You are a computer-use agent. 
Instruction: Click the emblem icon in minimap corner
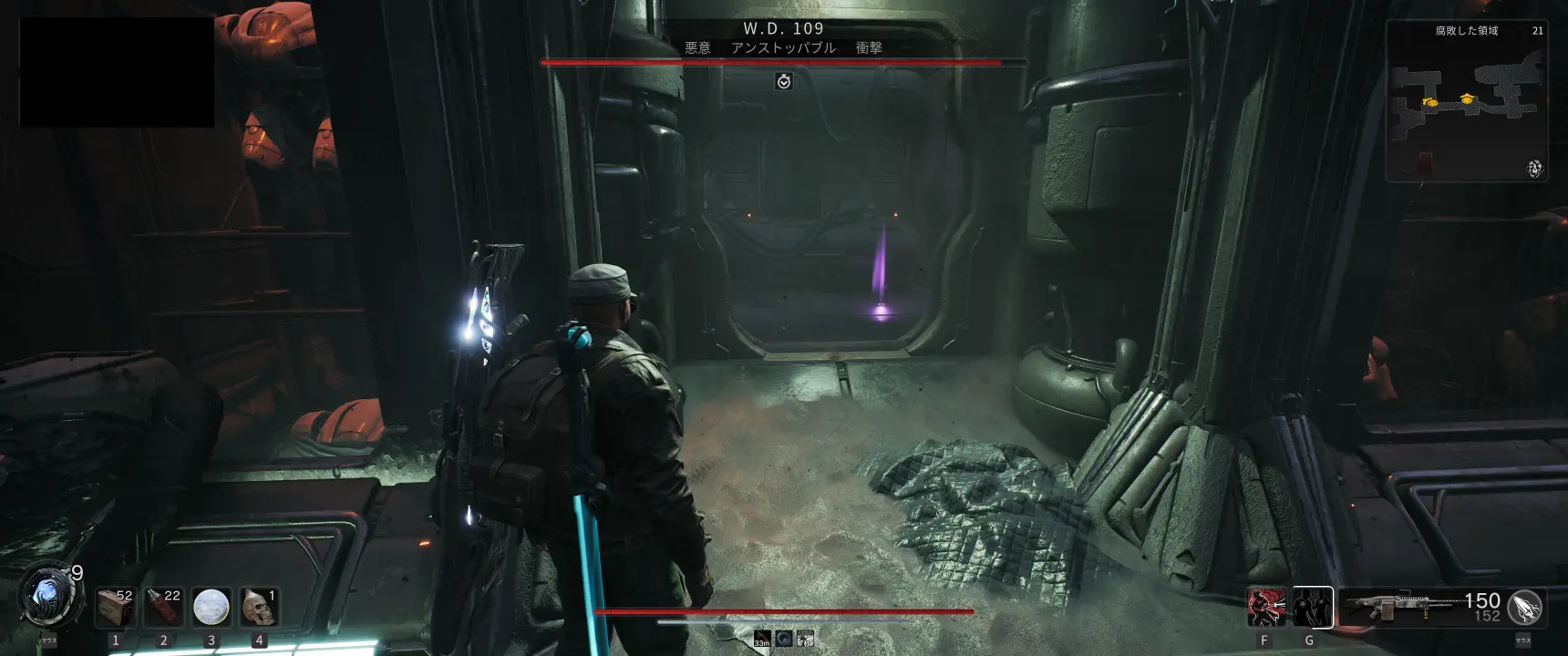coord(1534,169)
